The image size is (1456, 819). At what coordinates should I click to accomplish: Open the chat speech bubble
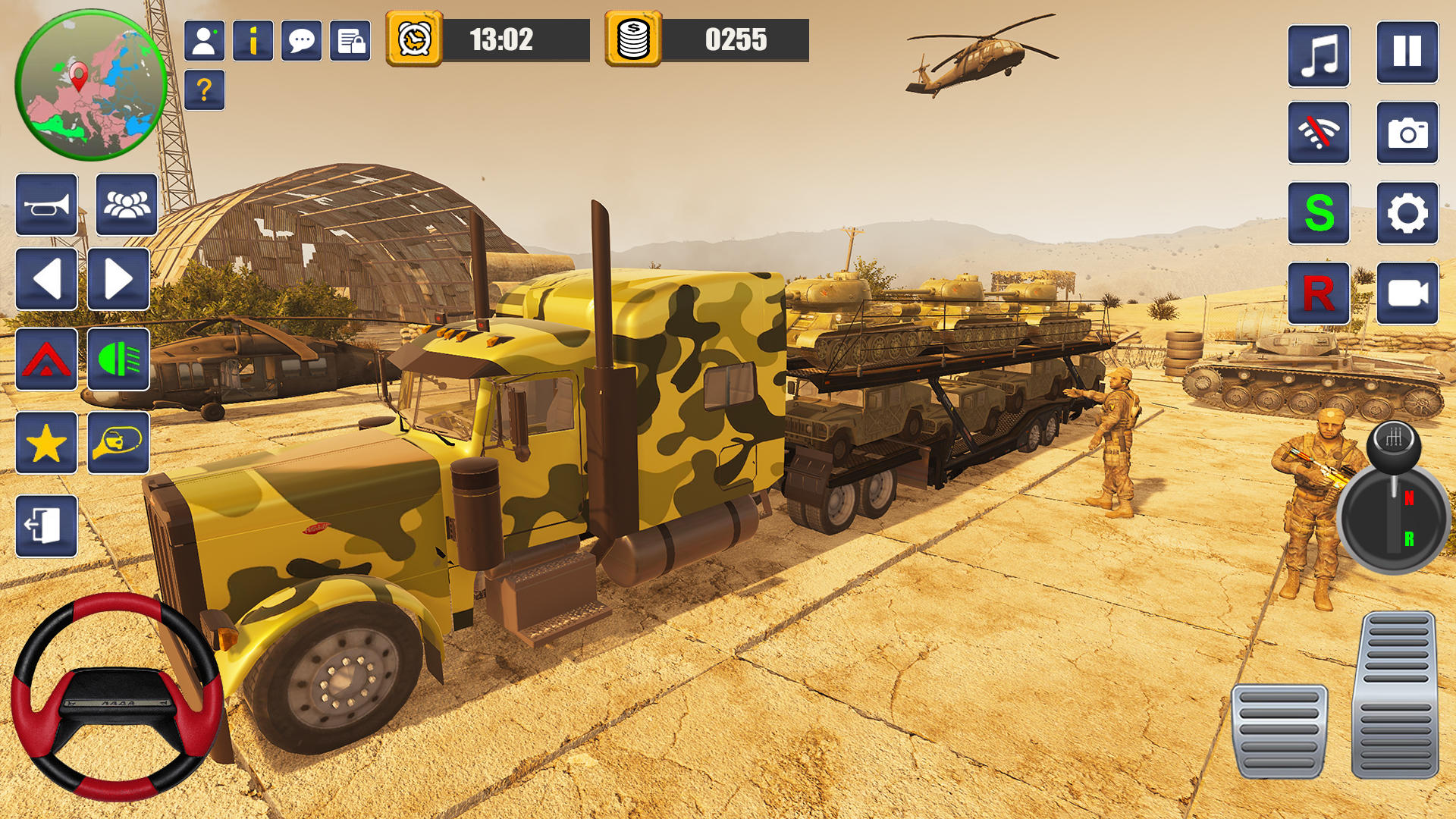pos(301,40)
